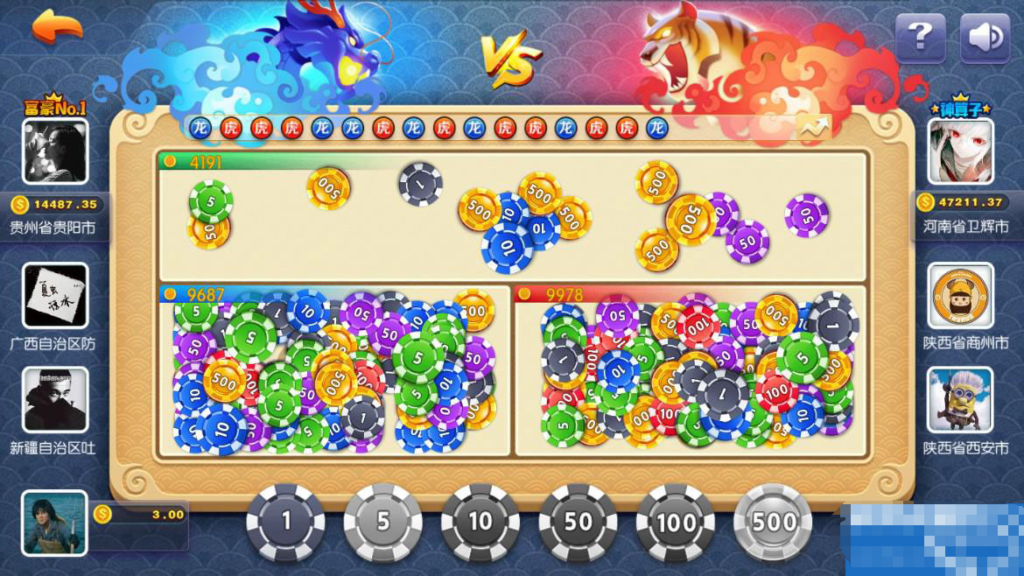View the 神算子 player avatar
Screen dimensions: 1024x576
coord(961,151)
